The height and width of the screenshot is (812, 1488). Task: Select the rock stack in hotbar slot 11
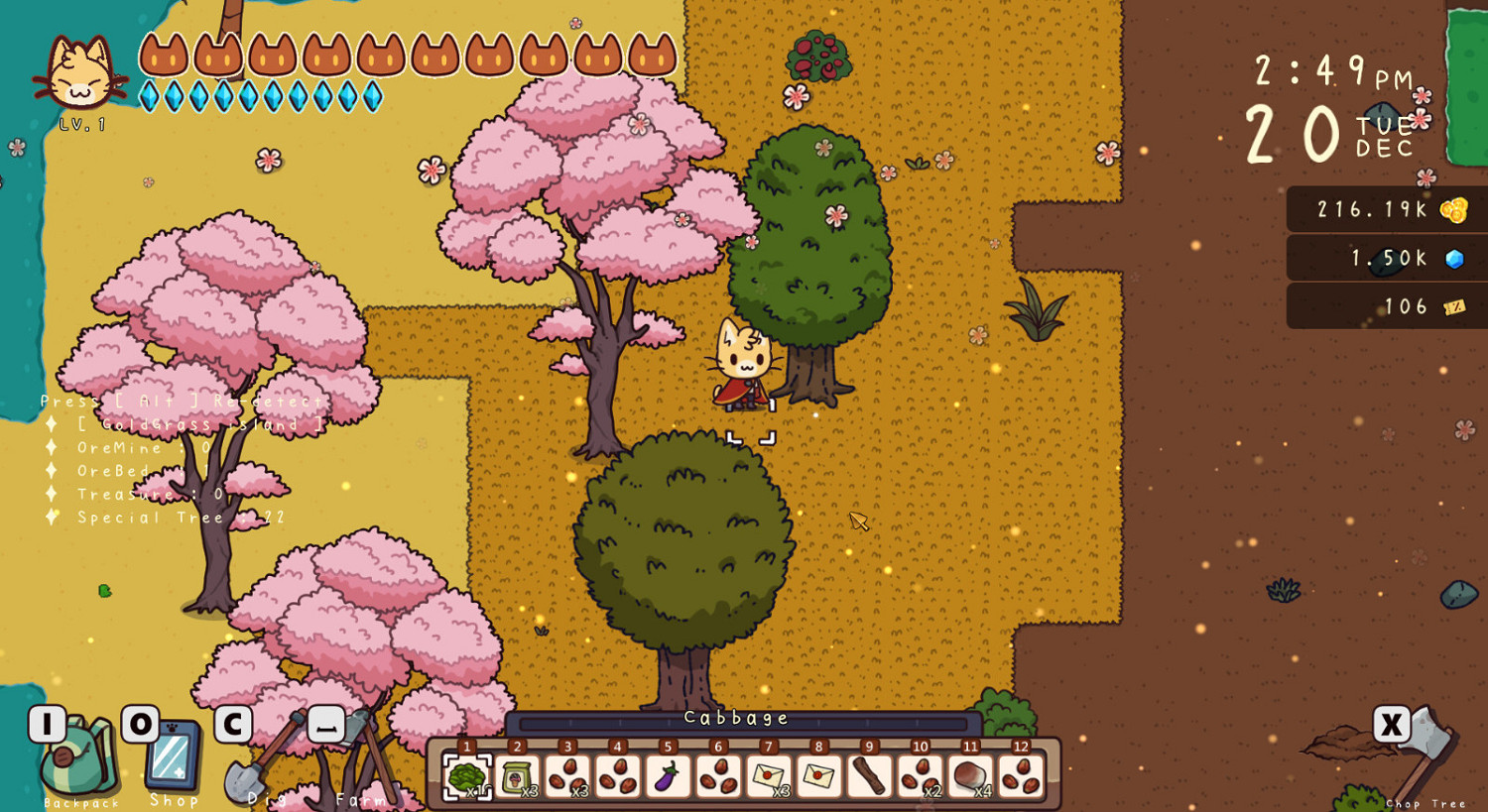point(969,778)
